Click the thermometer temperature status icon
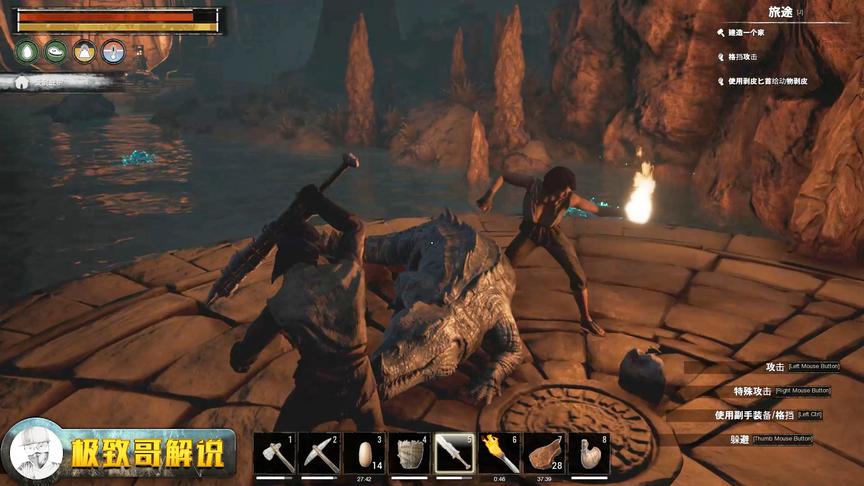This screenshot has width=864, height=486. click(x=113, y=52)
